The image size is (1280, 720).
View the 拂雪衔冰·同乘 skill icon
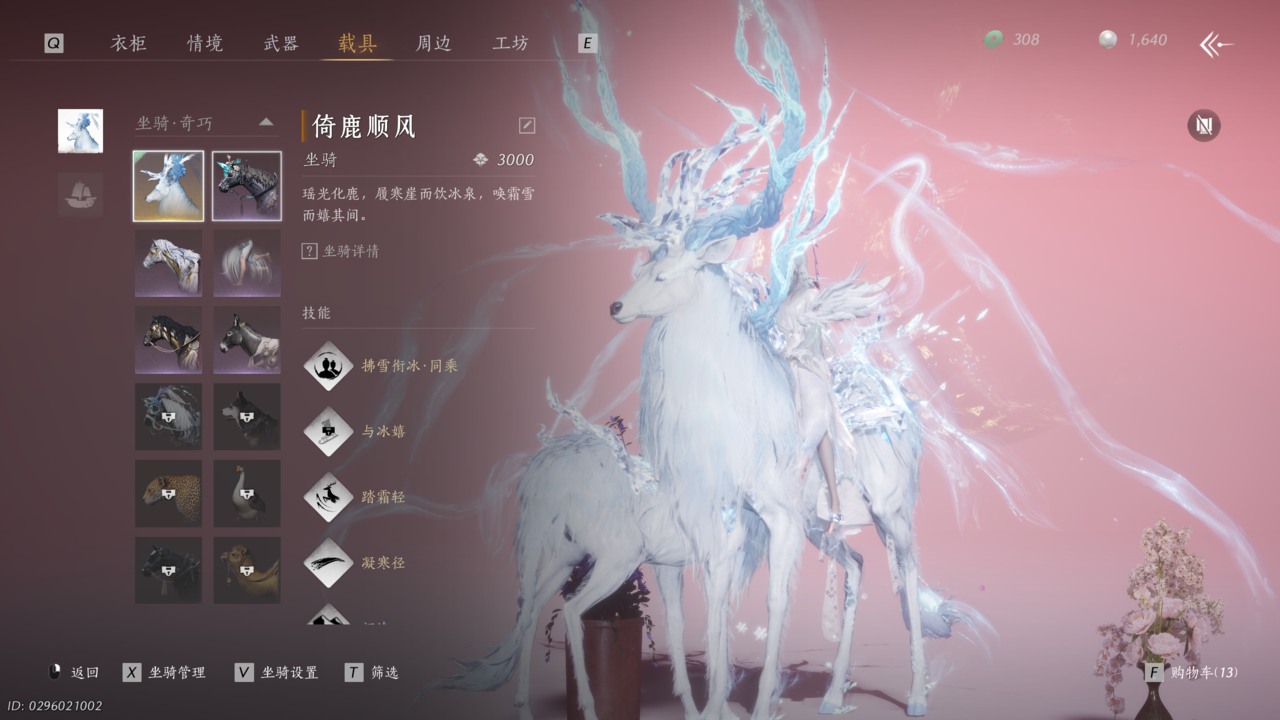click(x=328, y=366)
